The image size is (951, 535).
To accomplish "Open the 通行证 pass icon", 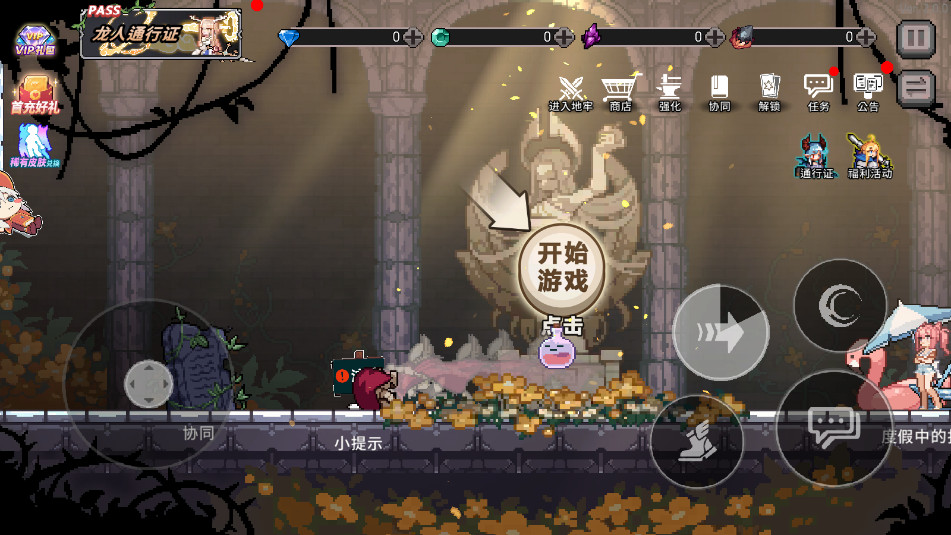I will [816, 156].
